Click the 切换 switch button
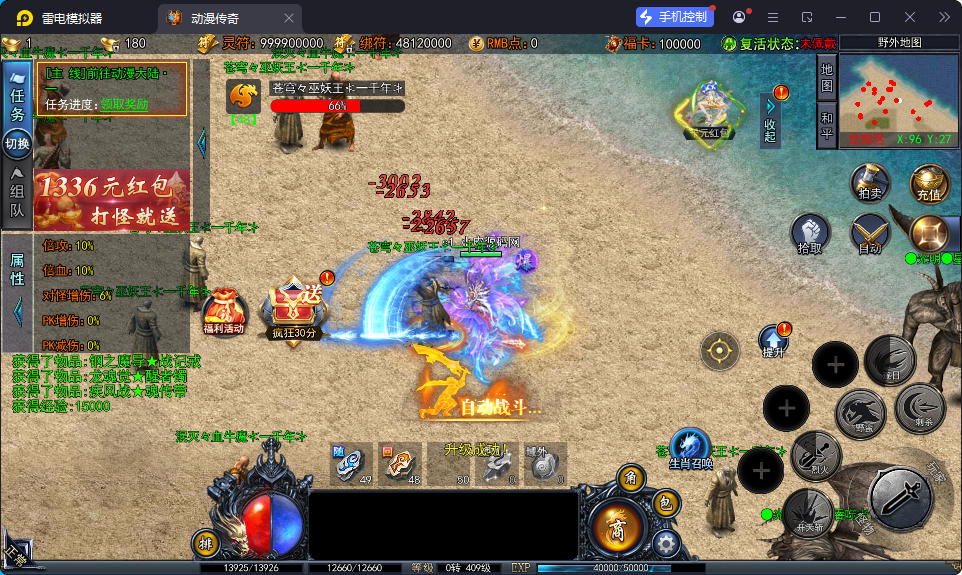The image size is (962, 575). 17,143
